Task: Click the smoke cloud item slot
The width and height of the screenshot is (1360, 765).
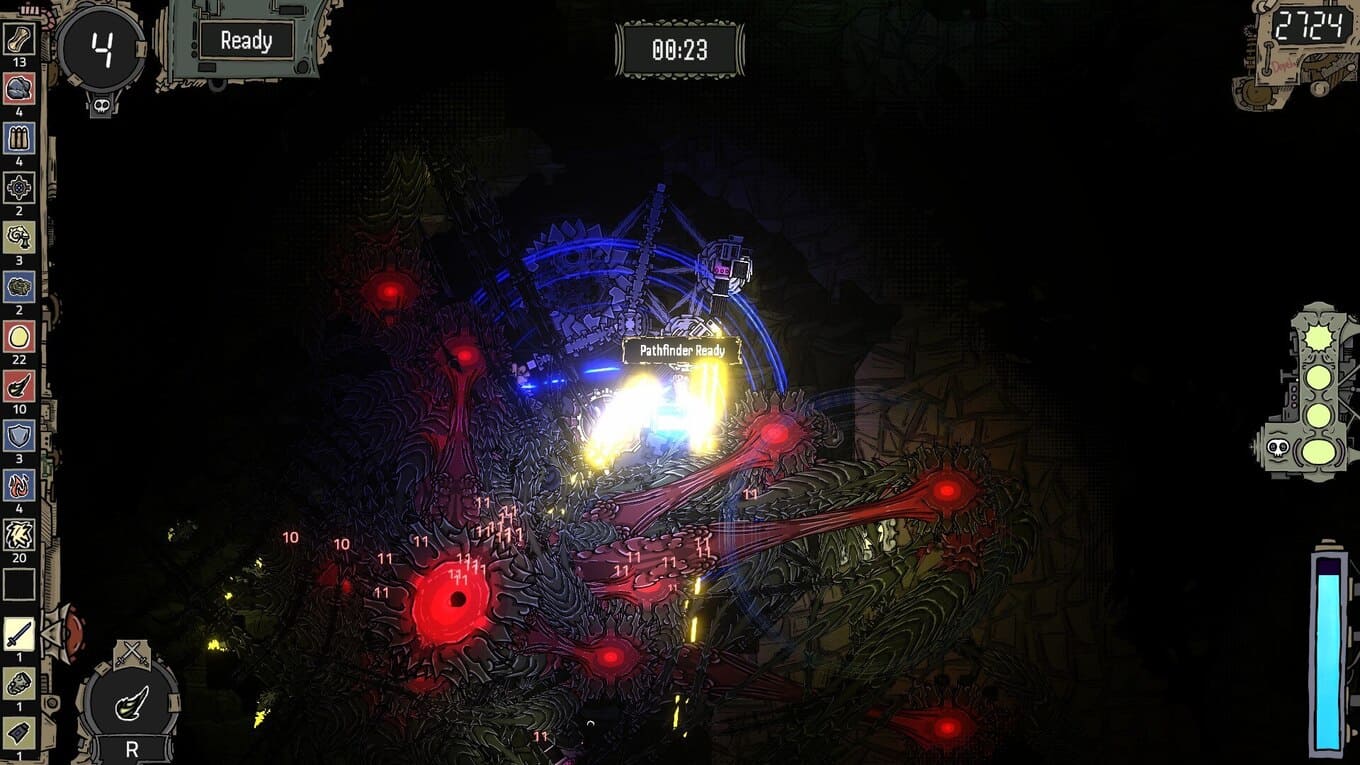Action: [19, 237]
